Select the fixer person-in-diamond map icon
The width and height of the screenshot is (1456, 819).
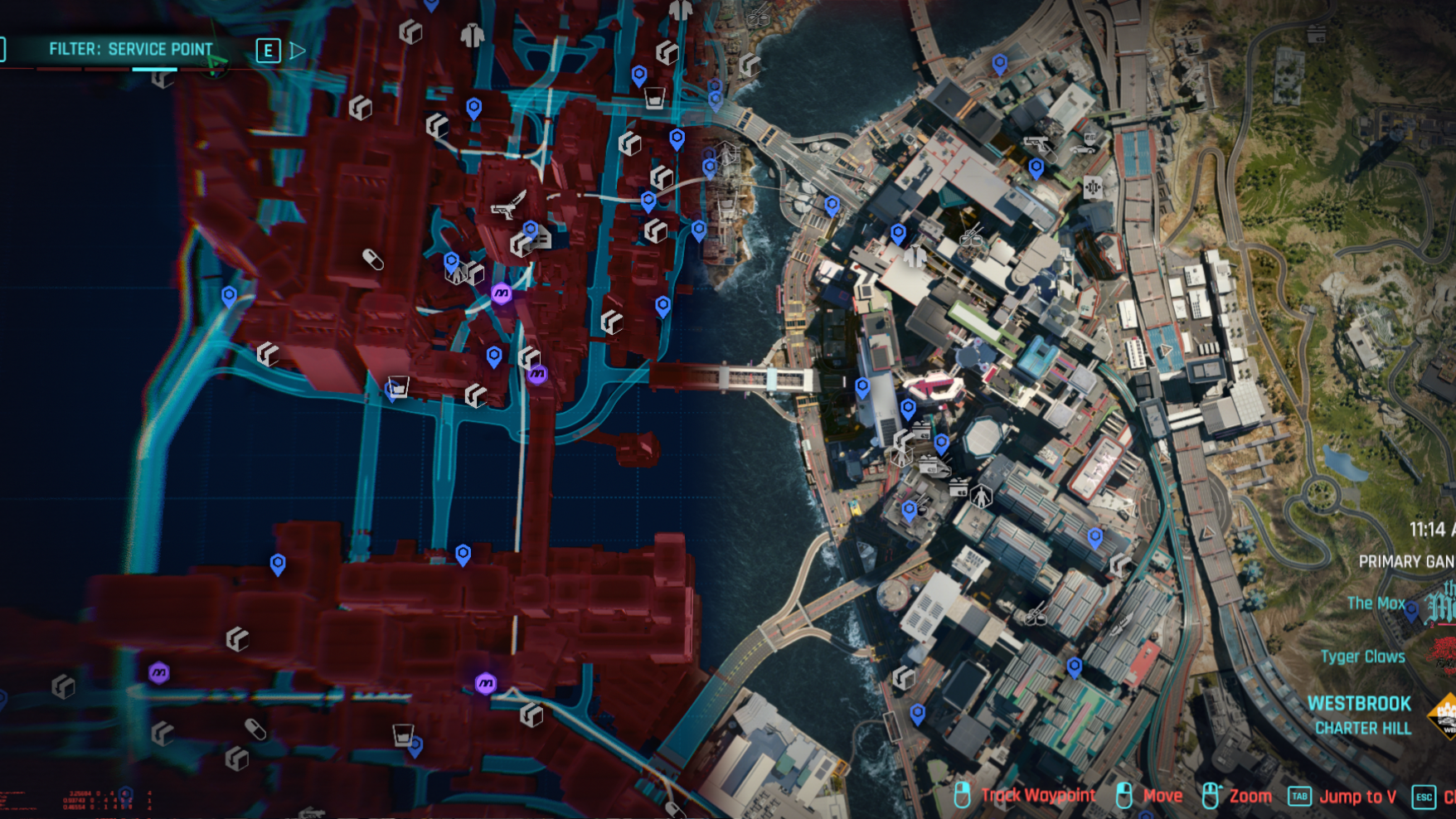click(x=982, y=496)
